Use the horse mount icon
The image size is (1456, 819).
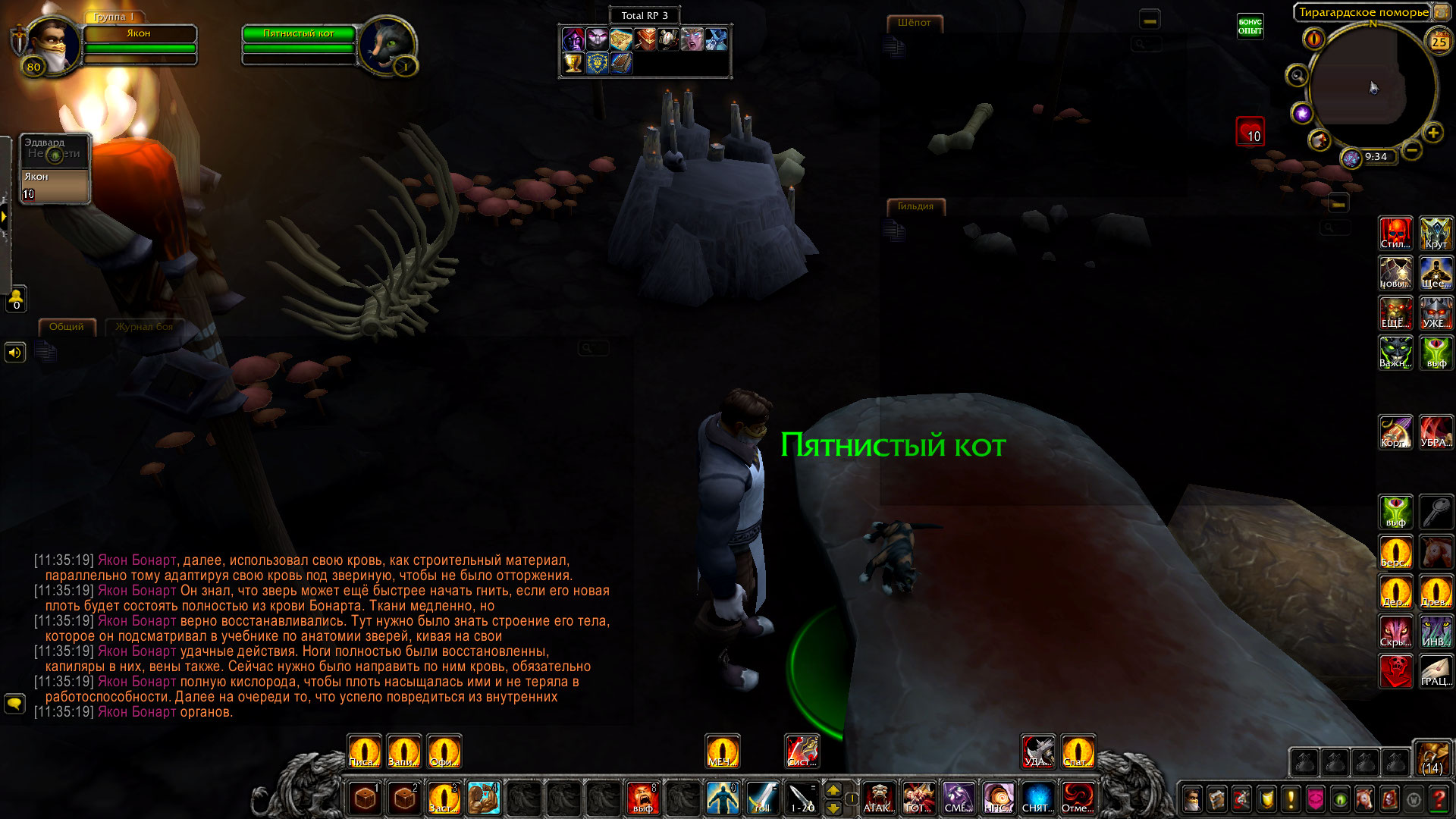pyautogui.click(x=1436, y=551)
